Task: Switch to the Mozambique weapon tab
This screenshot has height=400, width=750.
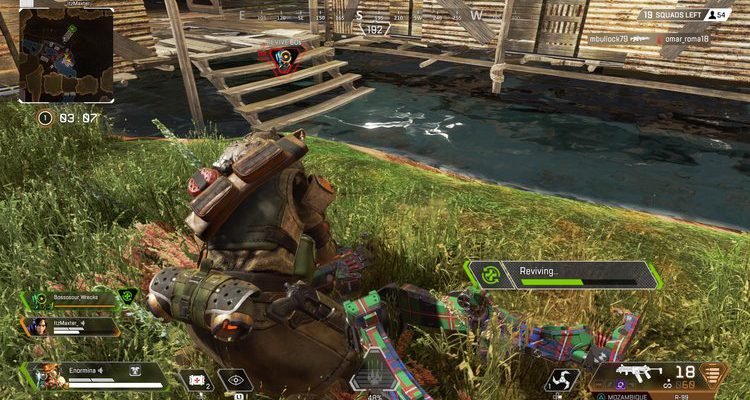Action: click(623, 396)
